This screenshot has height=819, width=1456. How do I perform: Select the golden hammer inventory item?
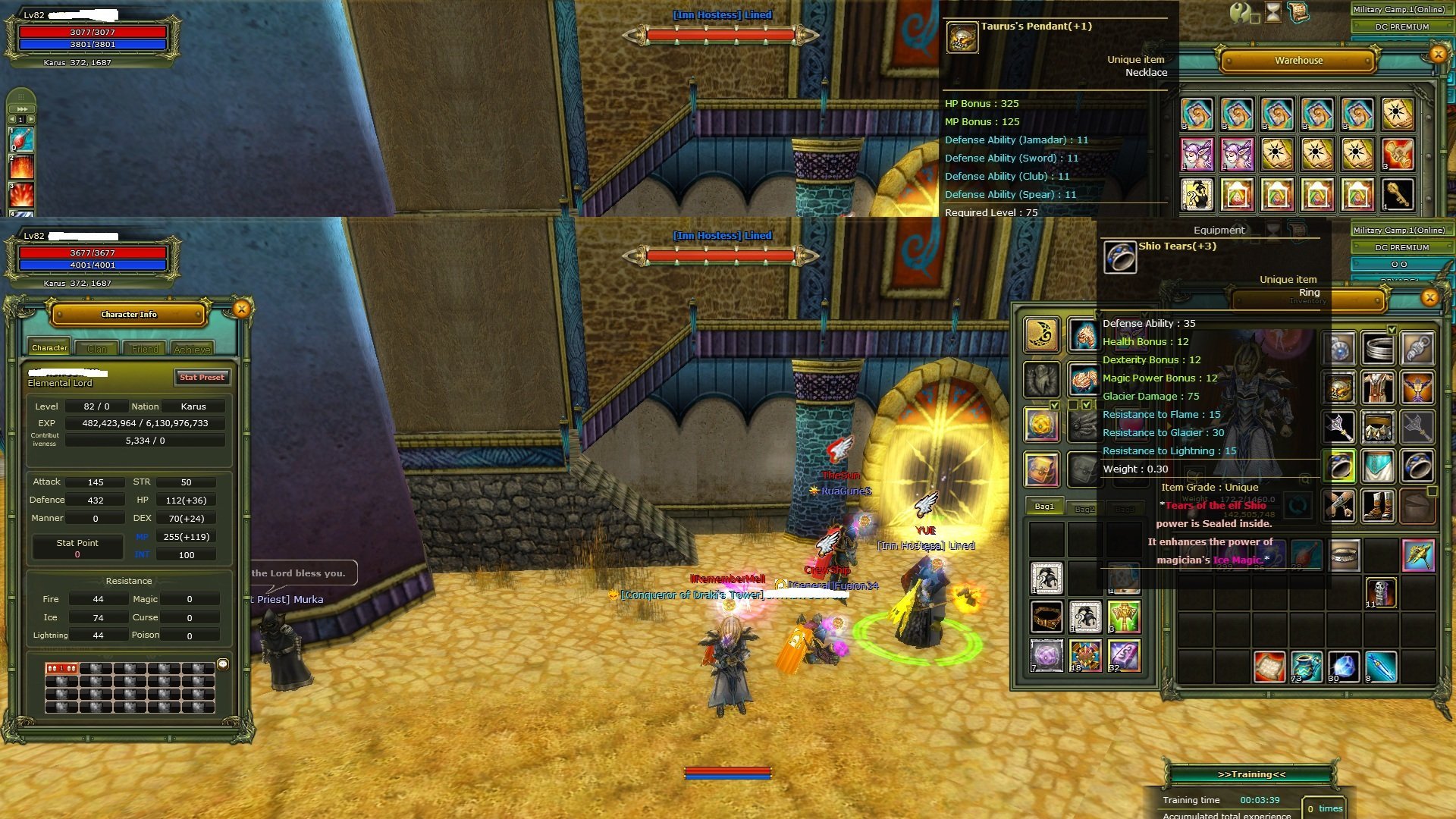point(1417,556)
